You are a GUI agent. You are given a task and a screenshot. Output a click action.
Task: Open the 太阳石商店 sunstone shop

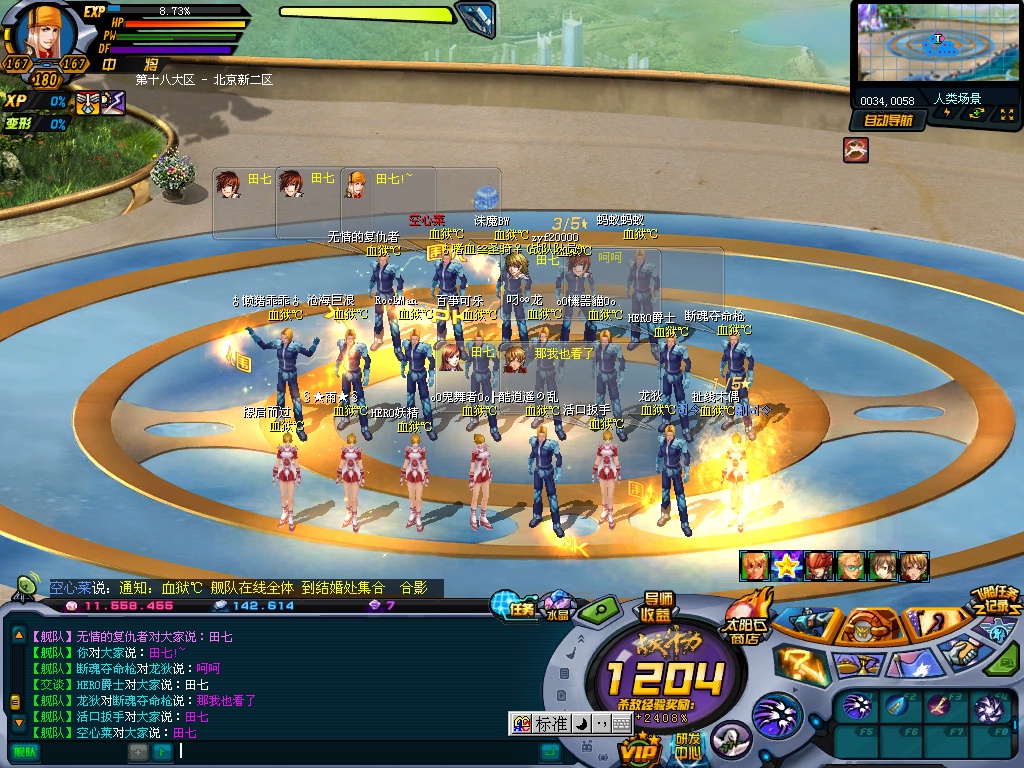point(745,621)
